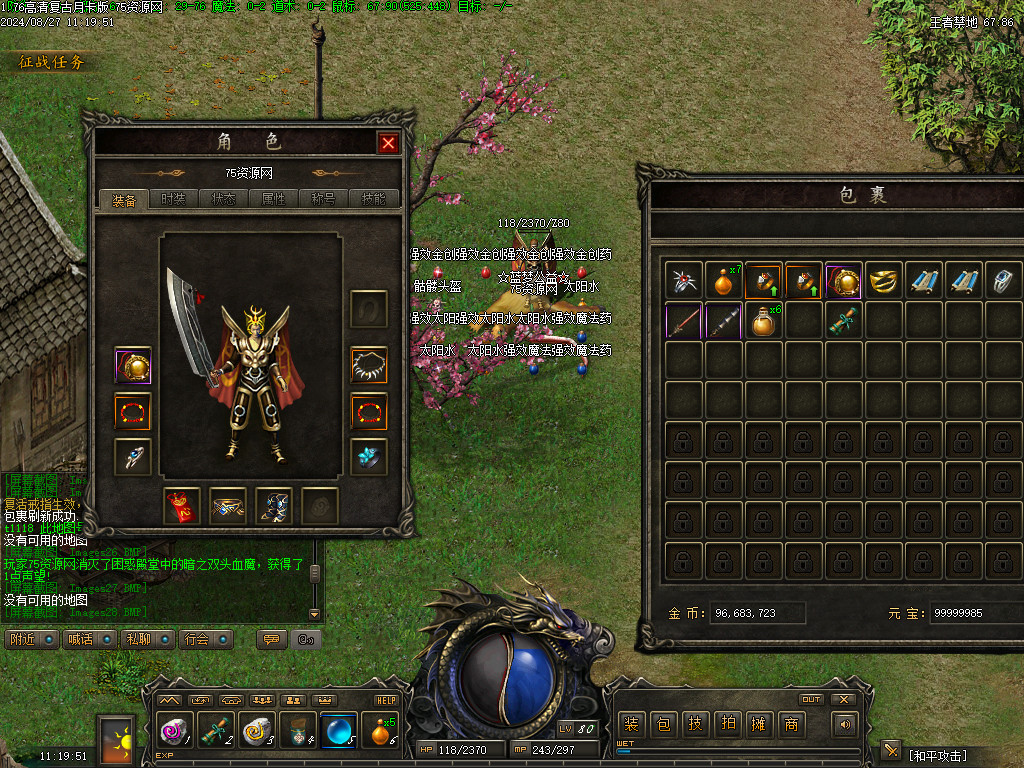The height and width of the screenshot is (768, 1024).
Task: Select the 技能 skills tab
Action: (373, 199)
